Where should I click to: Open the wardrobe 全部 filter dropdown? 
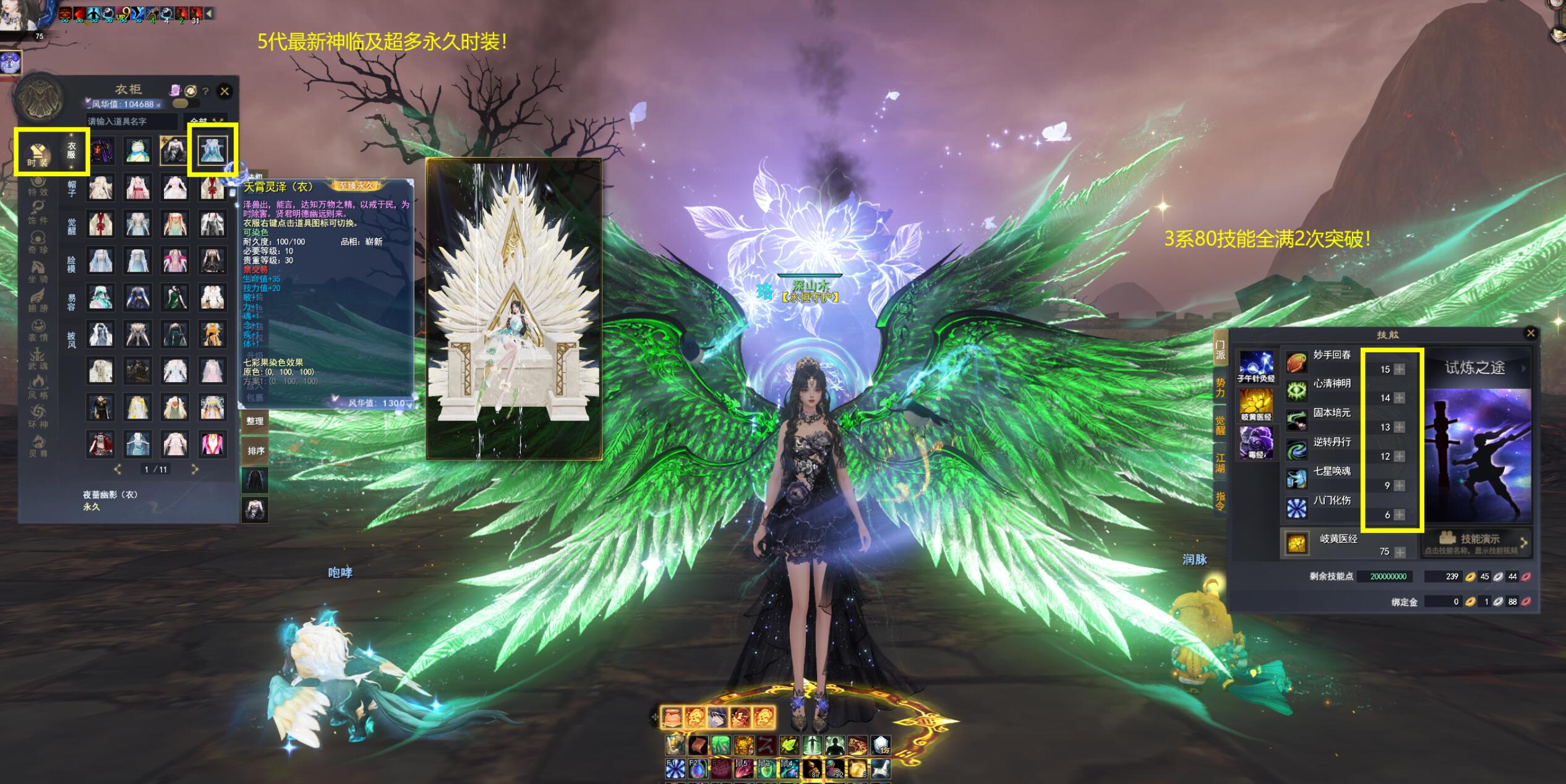(x=205, y=121)
